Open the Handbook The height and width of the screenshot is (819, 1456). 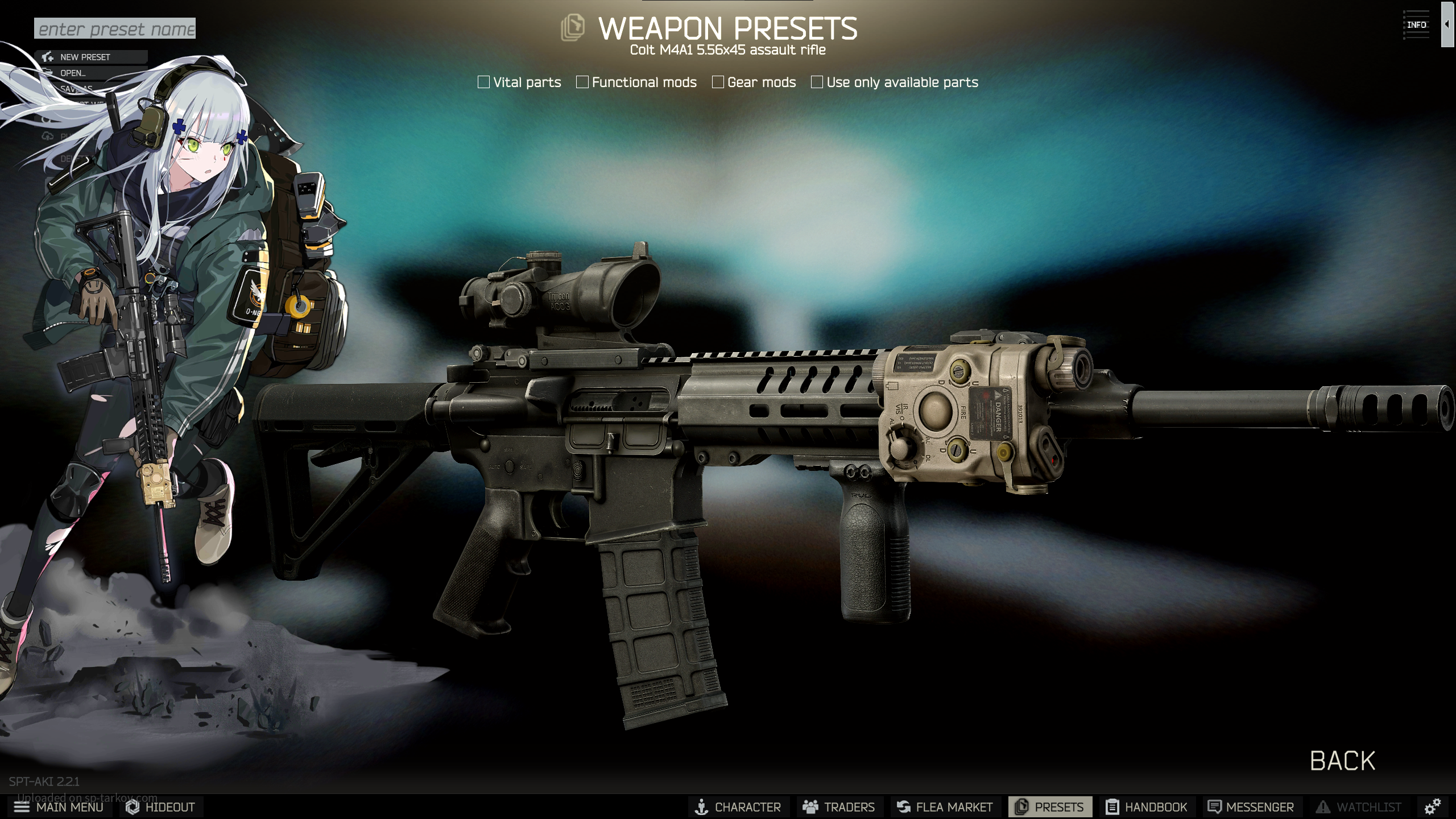pos(1147,807)
